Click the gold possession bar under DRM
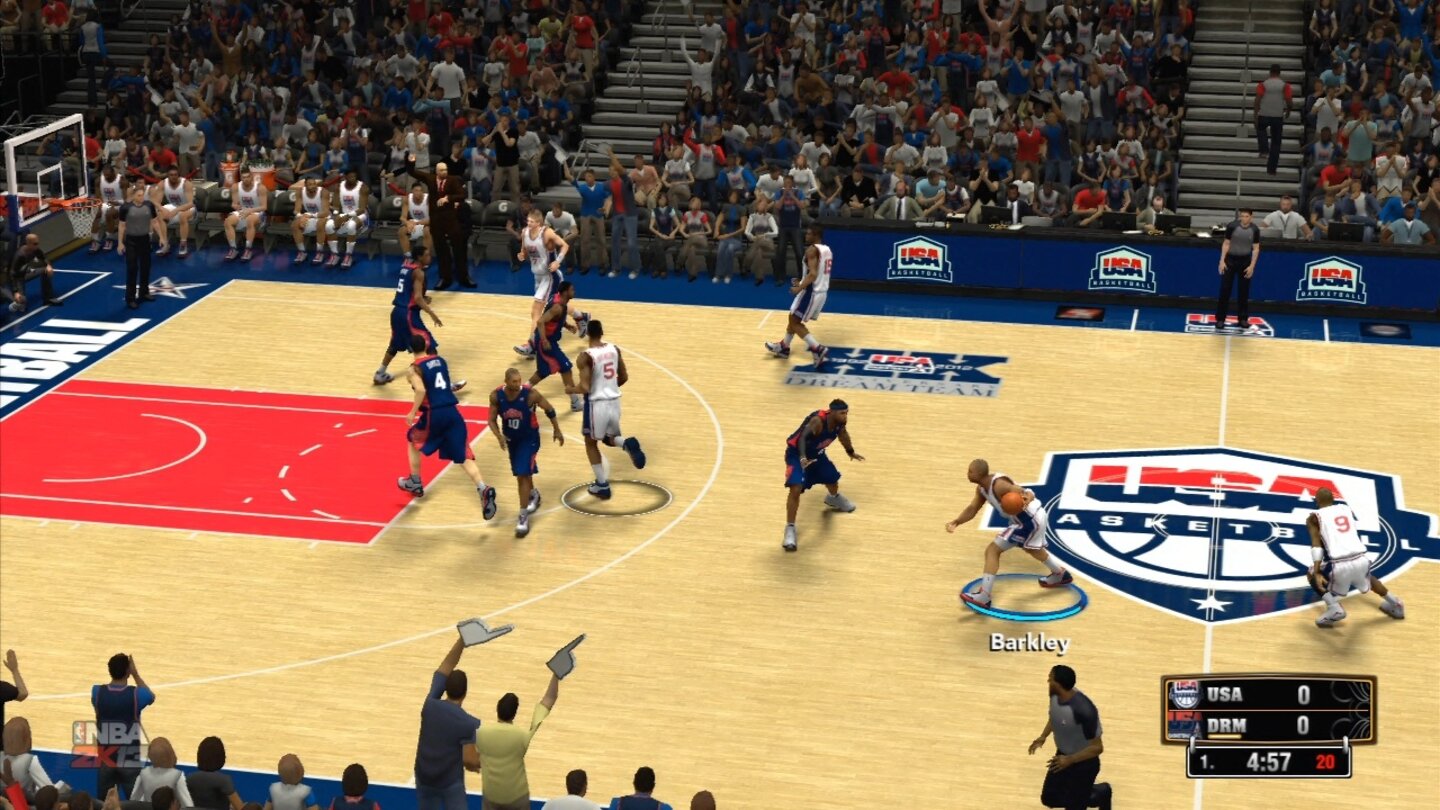The image size is (1440, 810). (1223, 736)
